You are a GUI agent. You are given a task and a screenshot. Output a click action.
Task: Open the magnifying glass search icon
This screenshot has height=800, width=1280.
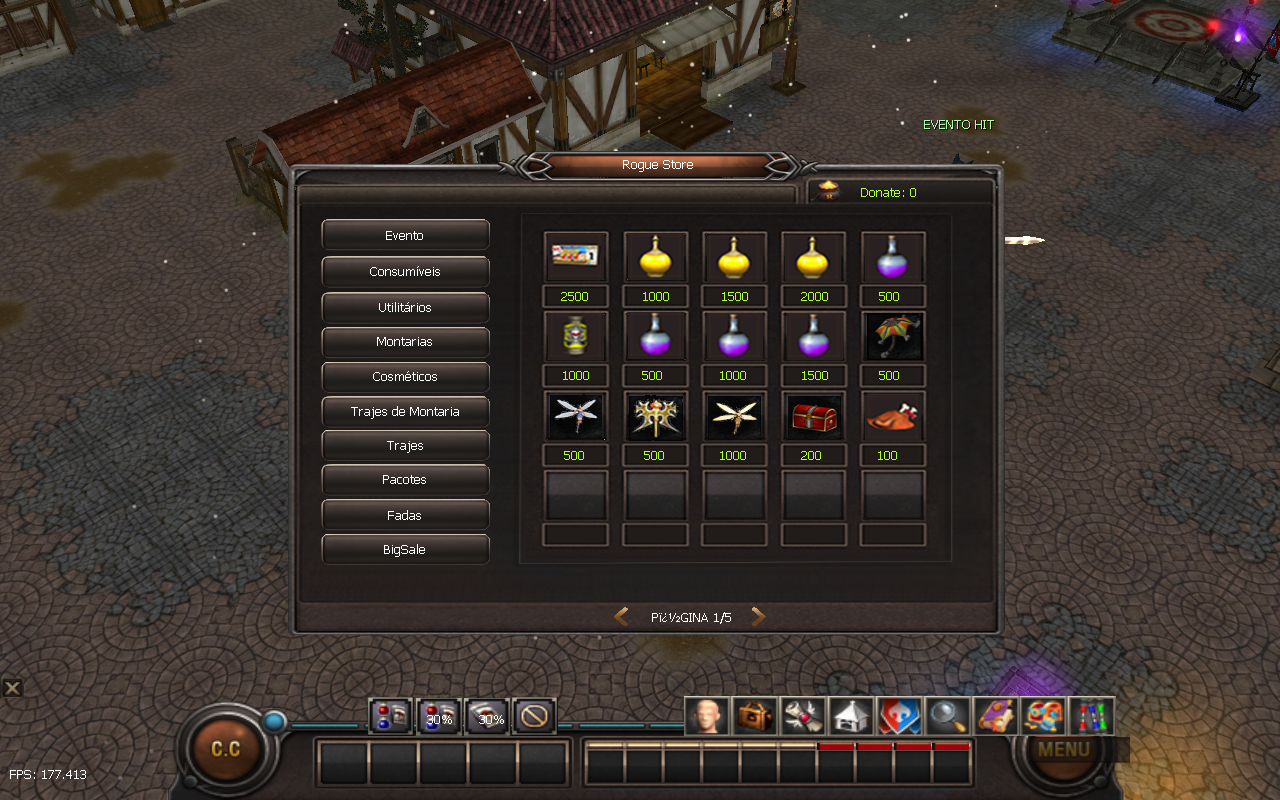click(946, 716)
